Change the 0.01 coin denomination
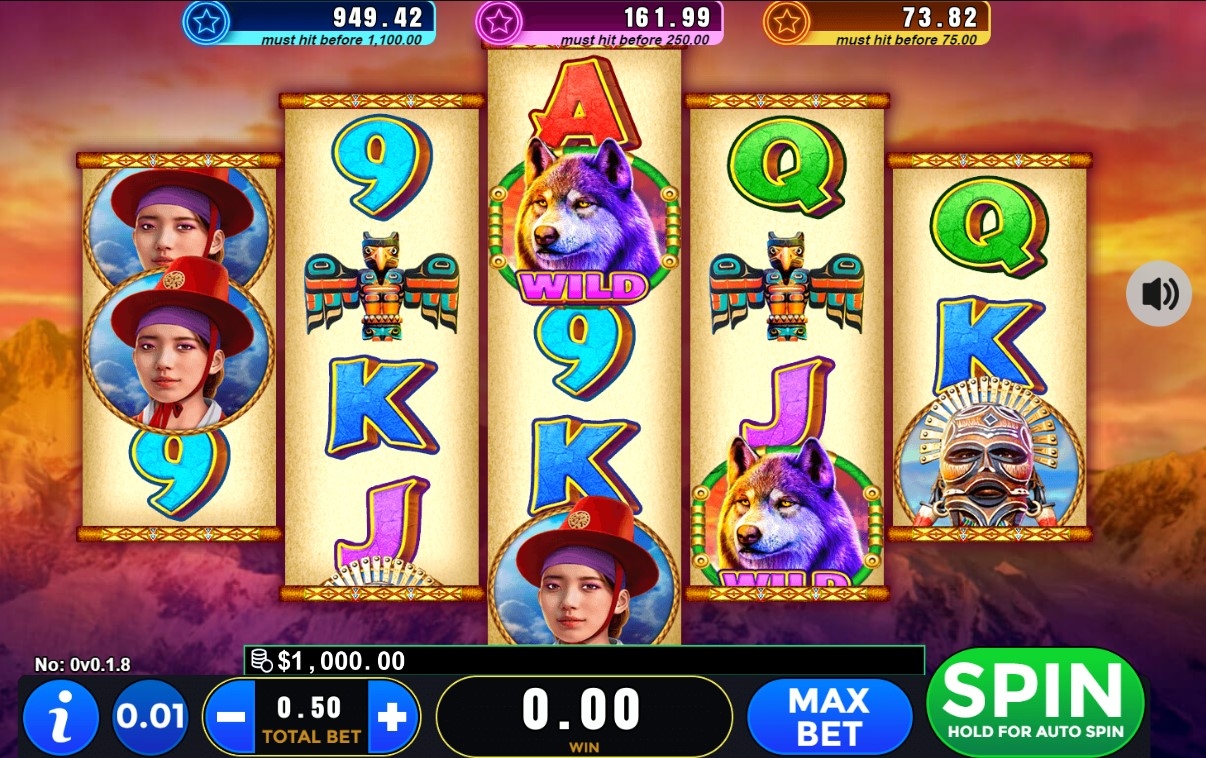This screenshot has height=758, width=1206. [x=150, y=717]
